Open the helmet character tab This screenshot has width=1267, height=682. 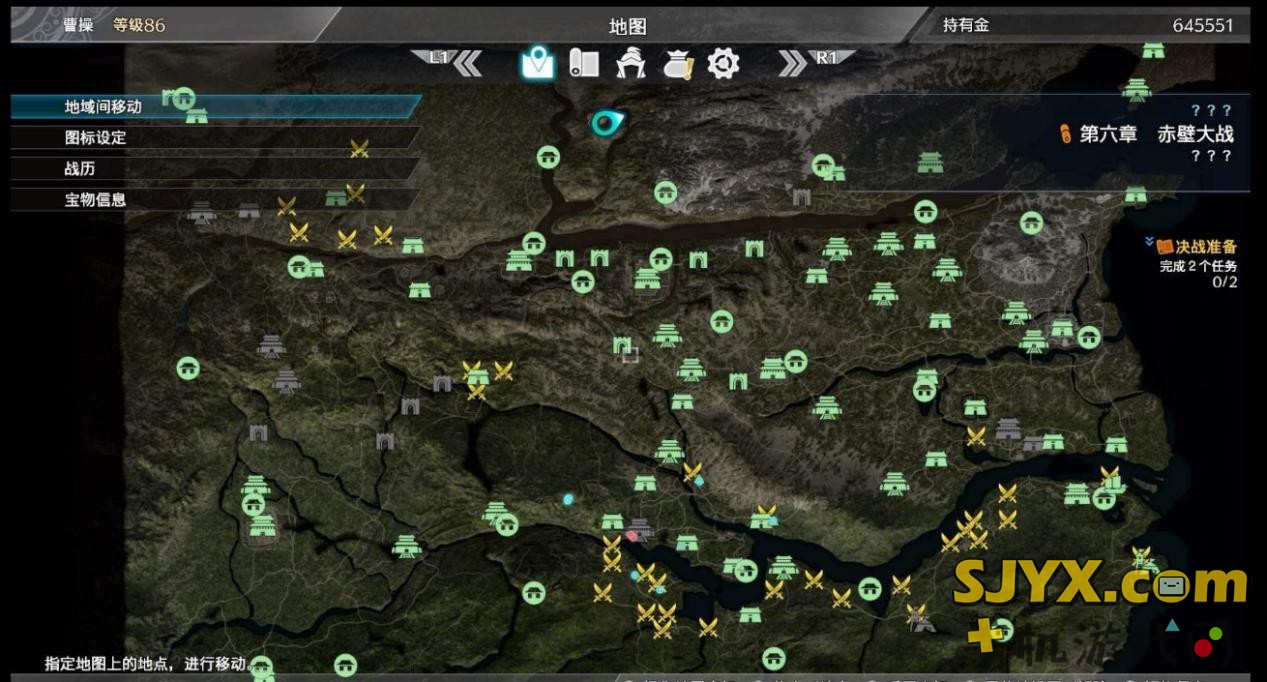point(630,64)
